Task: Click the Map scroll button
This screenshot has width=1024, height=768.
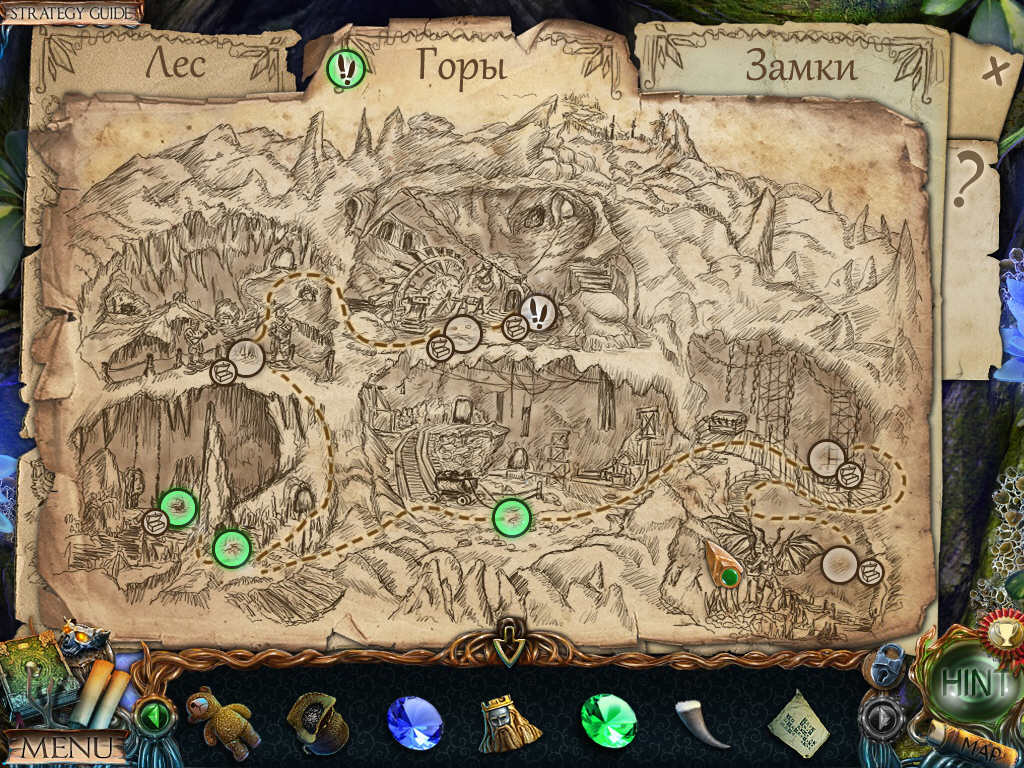Action: tap(966, 741)
